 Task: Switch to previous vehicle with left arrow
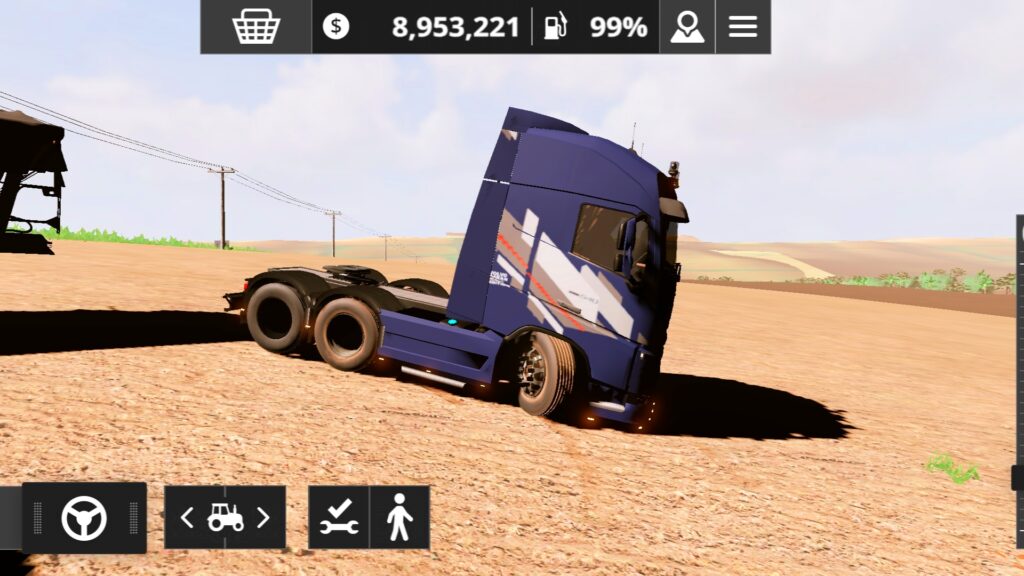(187, 517)
